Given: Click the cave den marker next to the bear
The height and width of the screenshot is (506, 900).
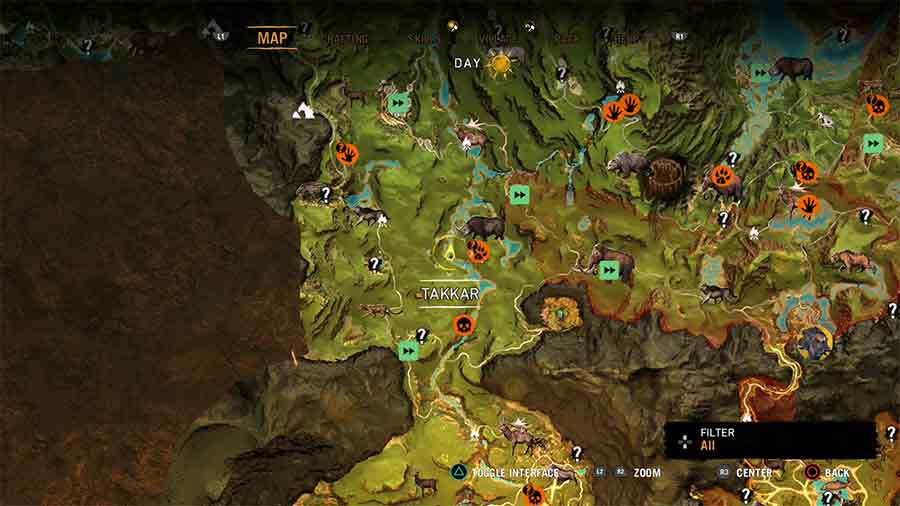Looking at the screenshot, I should click(663, 176).
